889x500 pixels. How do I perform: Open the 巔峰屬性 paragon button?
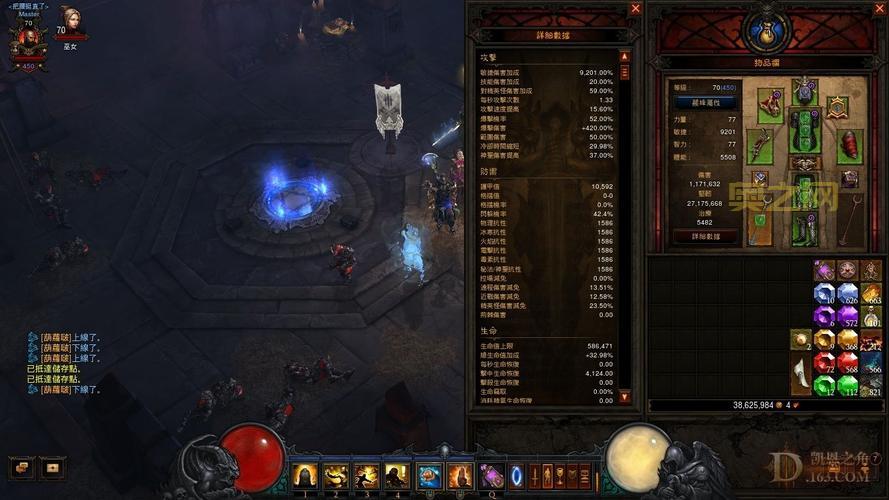click(706, 102)
